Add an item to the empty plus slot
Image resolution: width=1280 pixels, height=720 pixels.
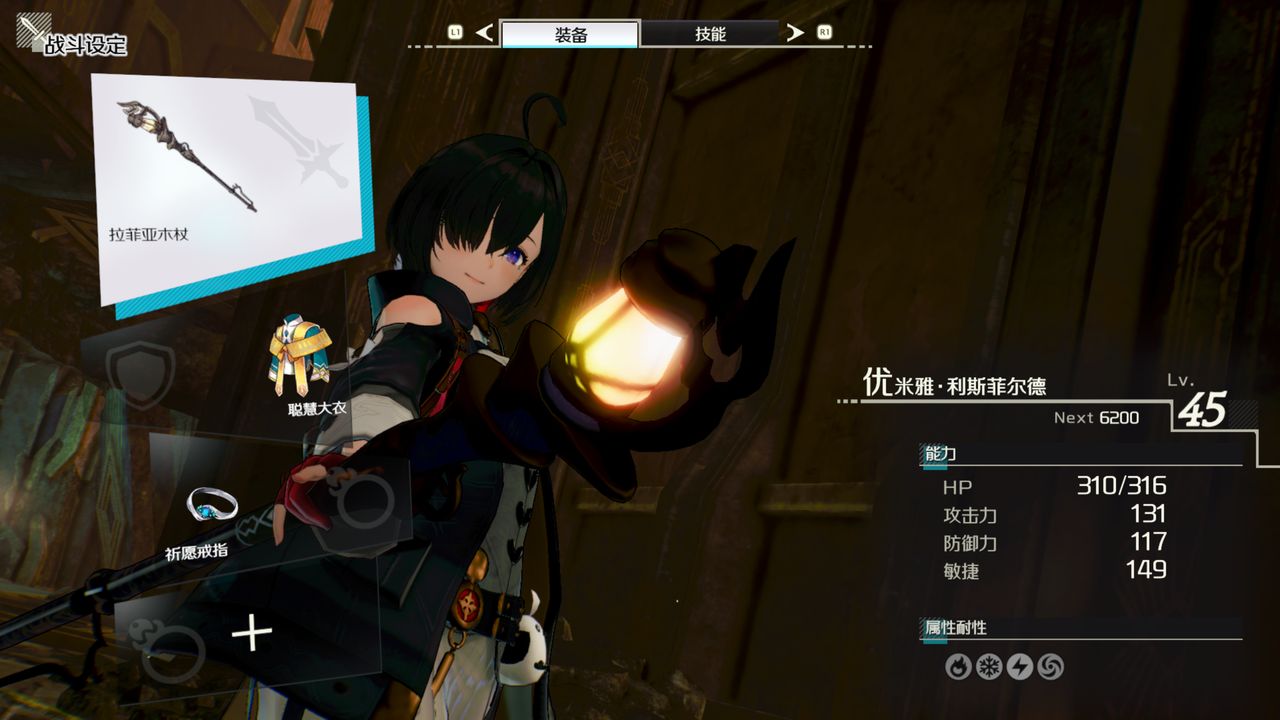[x=251, y=634]
